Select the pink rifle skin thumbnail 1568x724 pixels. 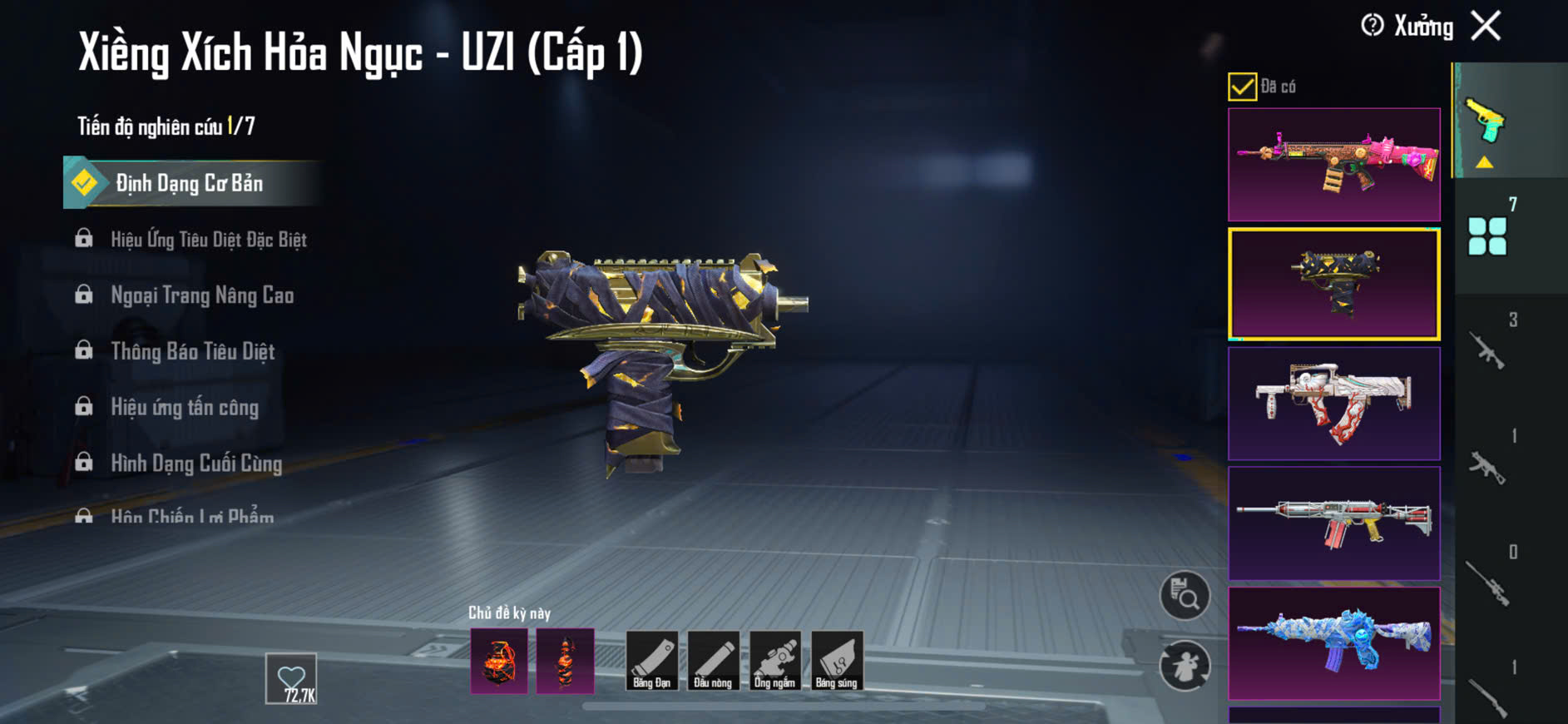1333,164
